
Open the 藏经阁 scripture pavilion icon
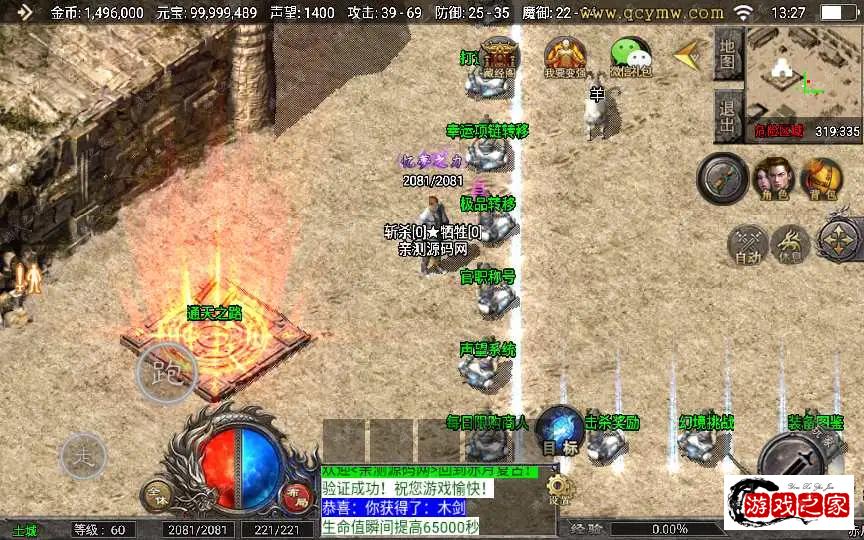498,56
